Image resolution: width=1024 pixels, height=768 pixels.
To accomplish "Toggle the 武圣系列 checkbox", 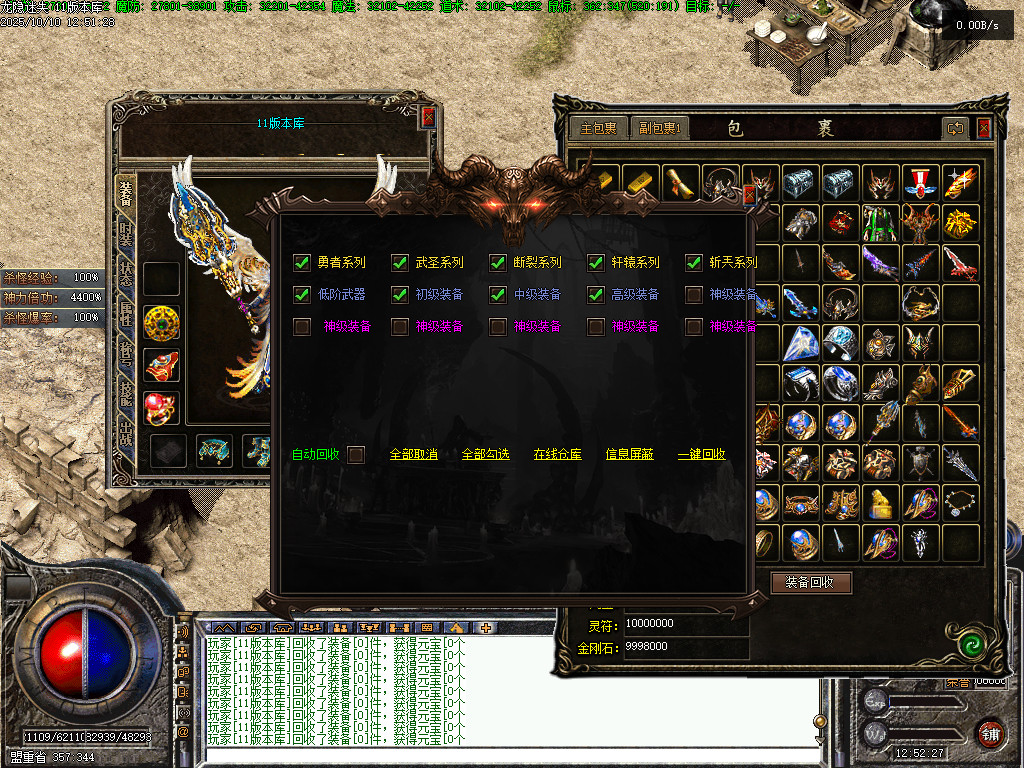I will 400,263.
